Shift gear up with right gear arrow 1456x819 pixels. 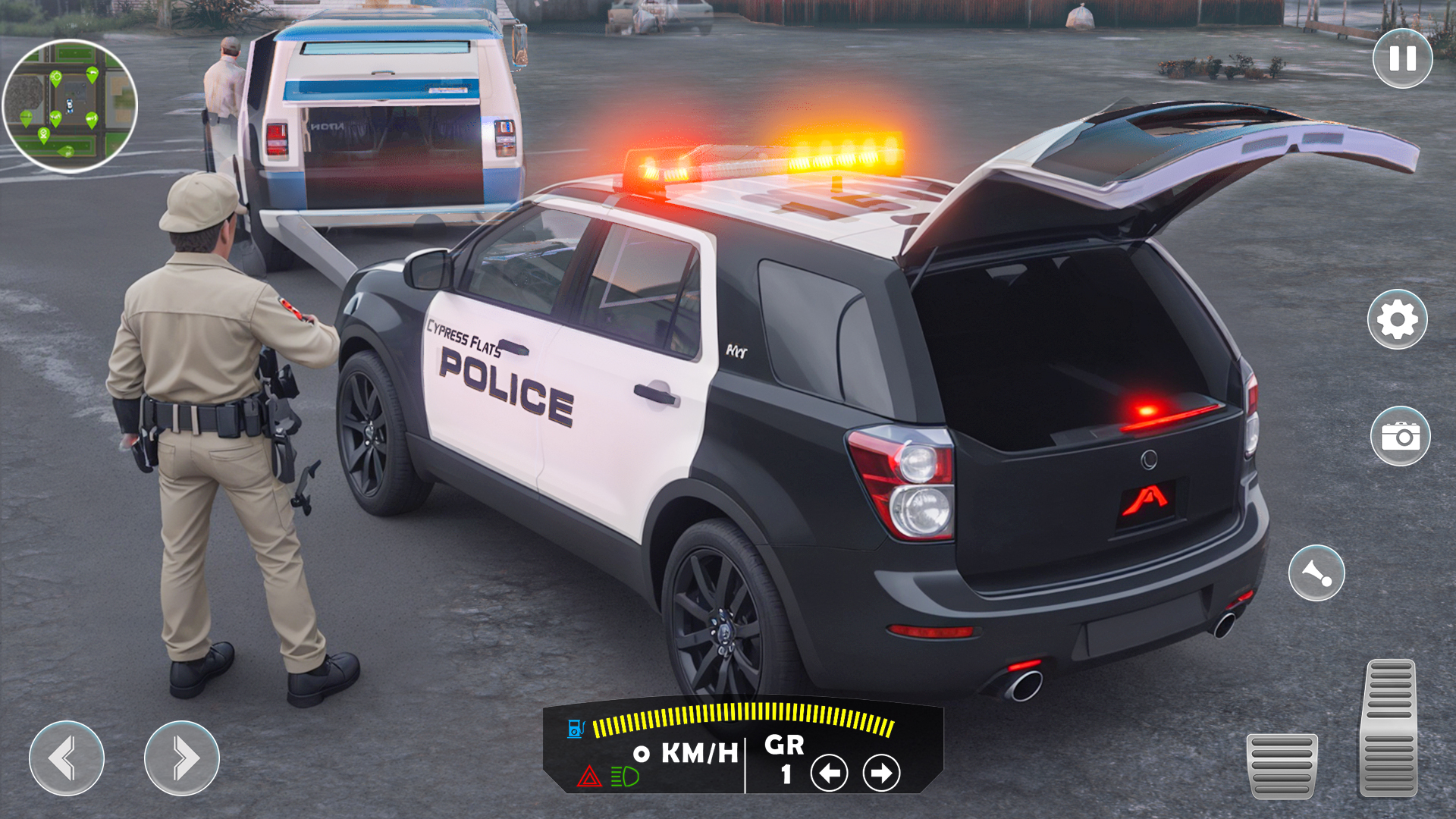[881, 773]
